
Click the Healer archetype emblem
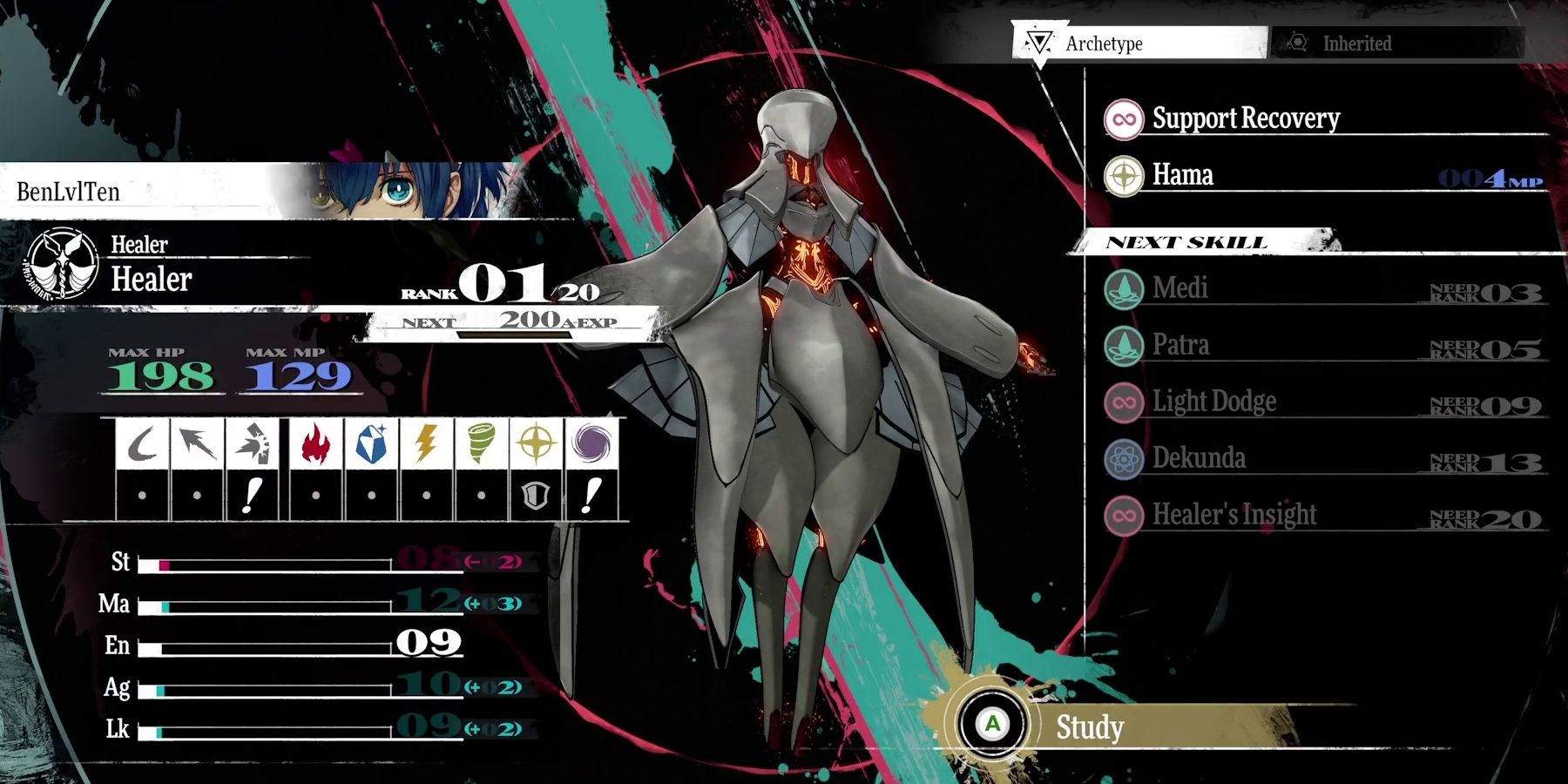pos(62,265)
